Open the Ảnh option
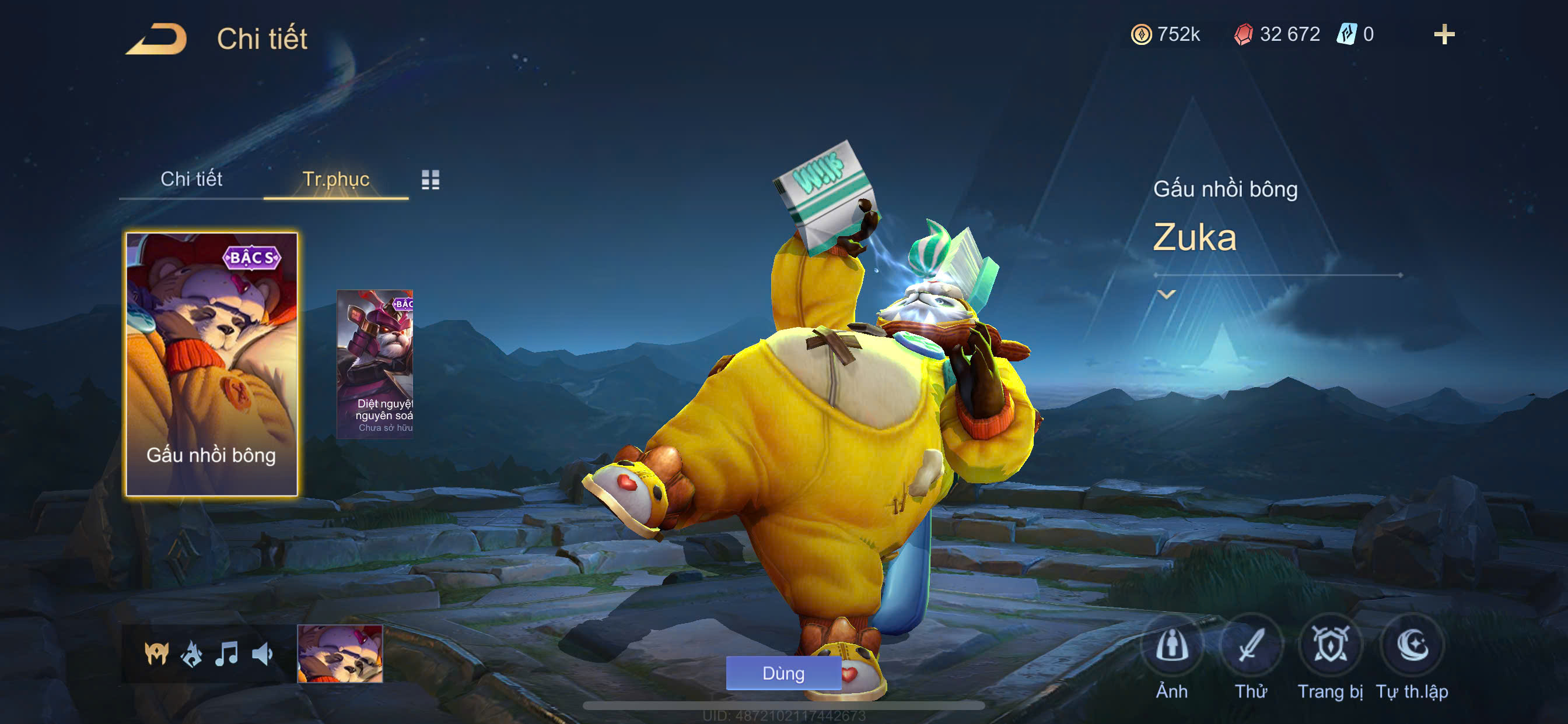 [x=1171, y=646]
